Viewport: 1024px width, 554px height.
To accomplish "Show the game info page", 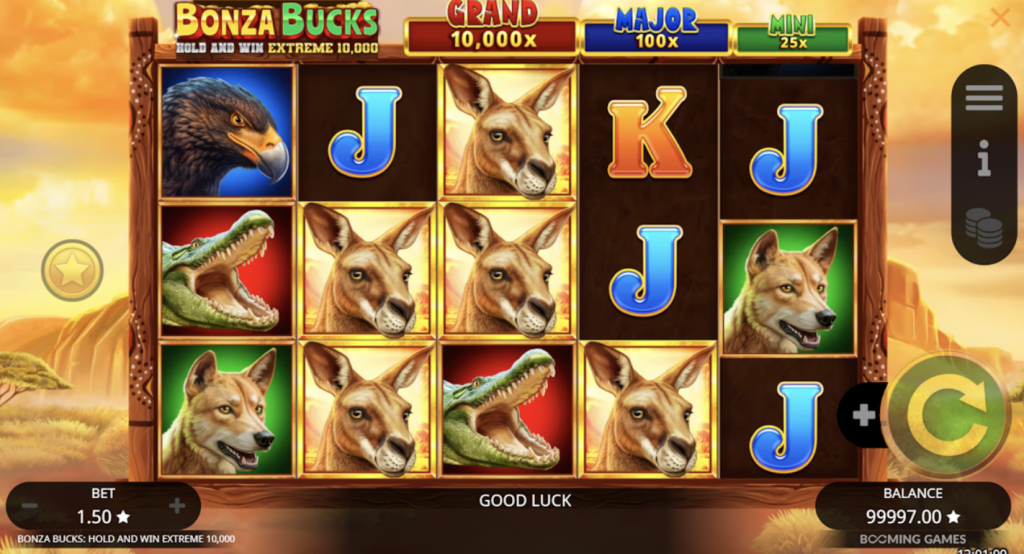I will [x=984, y=159].
